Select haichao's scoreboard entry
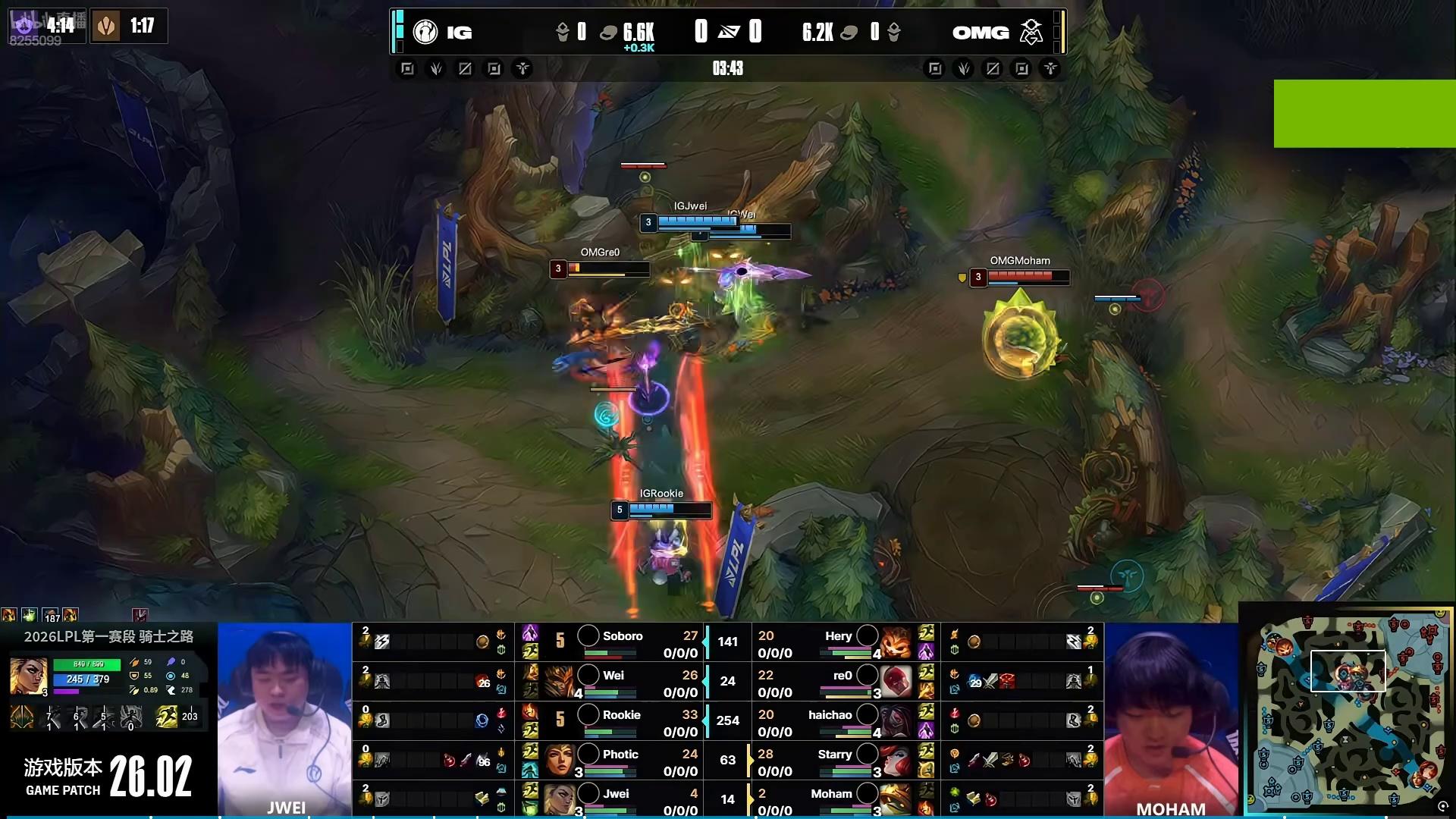The width and height of the screenshot is (1456, 819). tap(834, 721)
